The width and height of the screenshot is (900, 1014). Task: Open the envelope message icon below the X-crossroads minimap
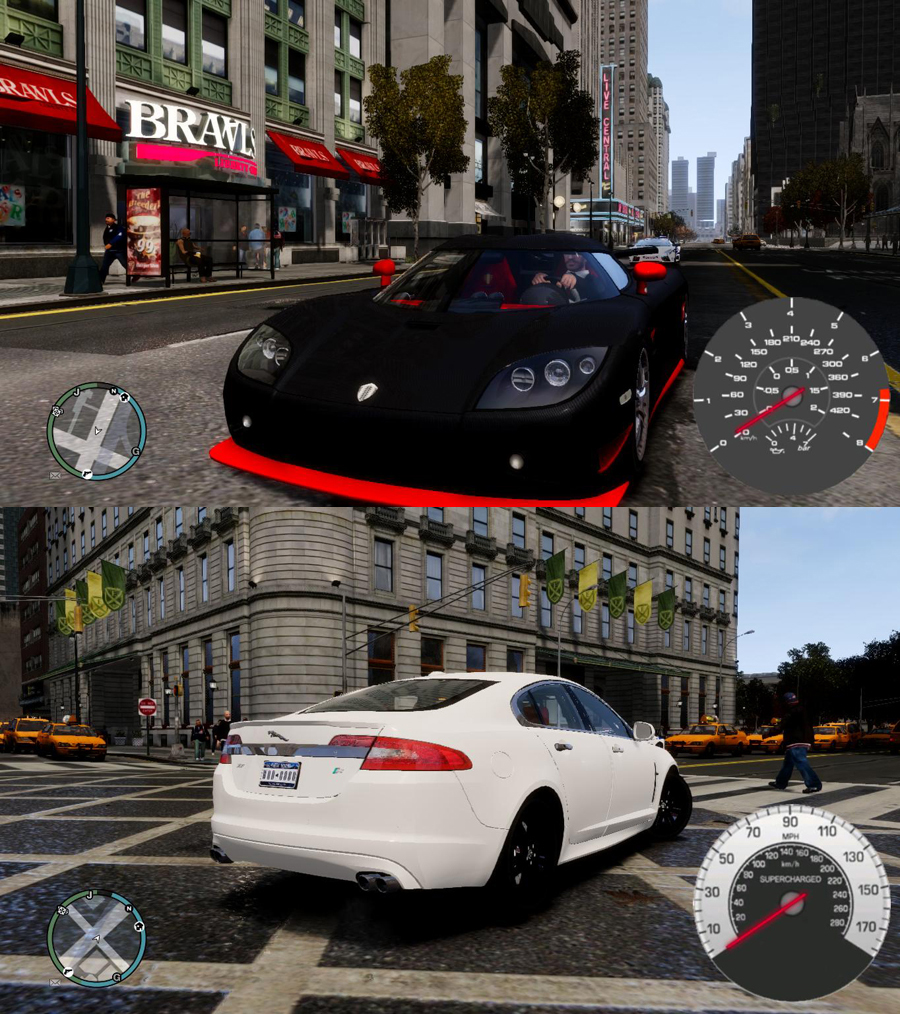pyautogui.click(x=55, y=982)
